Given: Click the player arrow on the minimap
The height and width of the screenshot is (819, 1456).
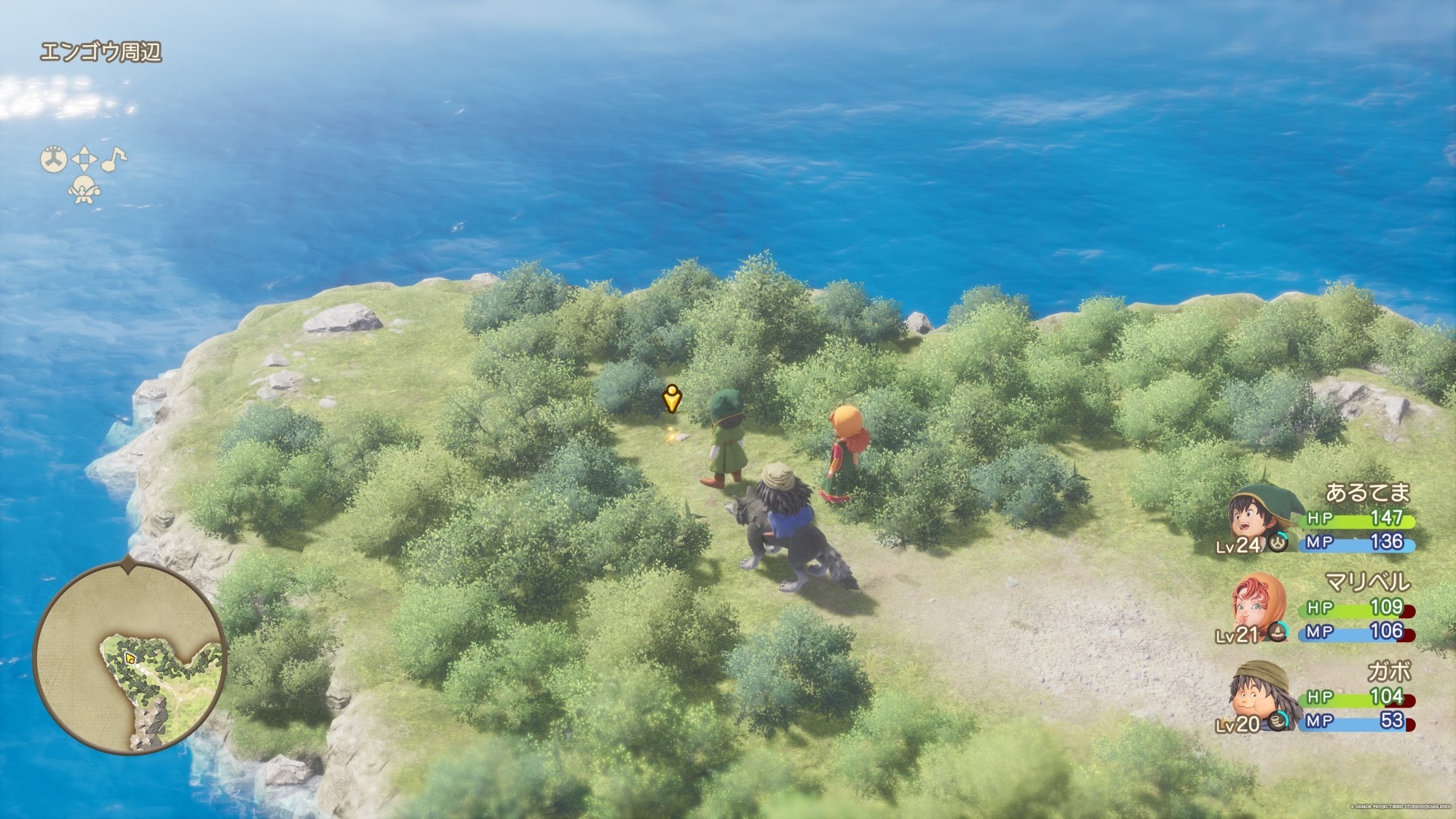Looking at the screenshot, I should click(130, 658).
